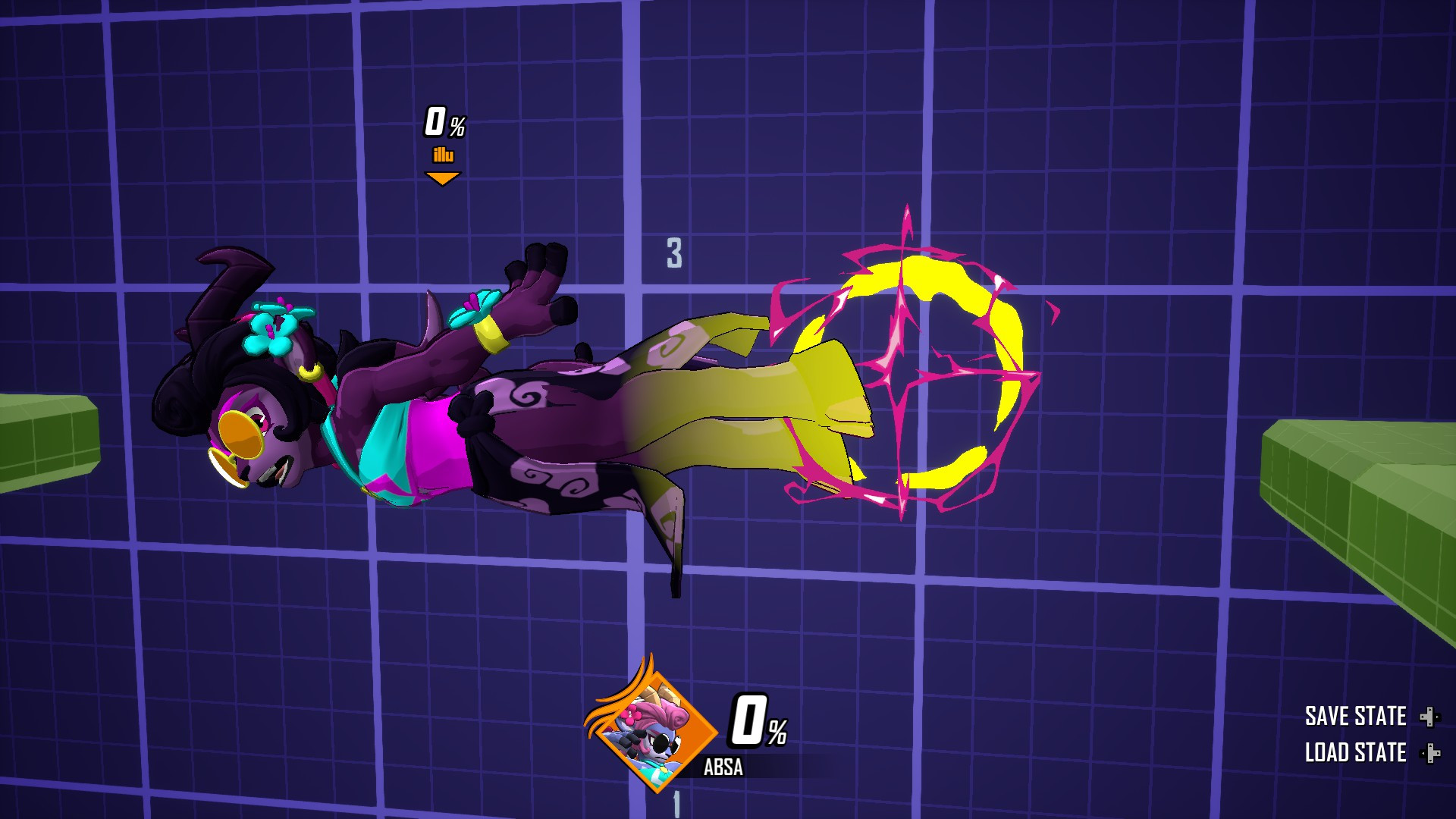Image resolution: width=1456 pixels, height=819 pixels.
Task: Click the SAVE STATE text button
Action: coord(1357,716)
